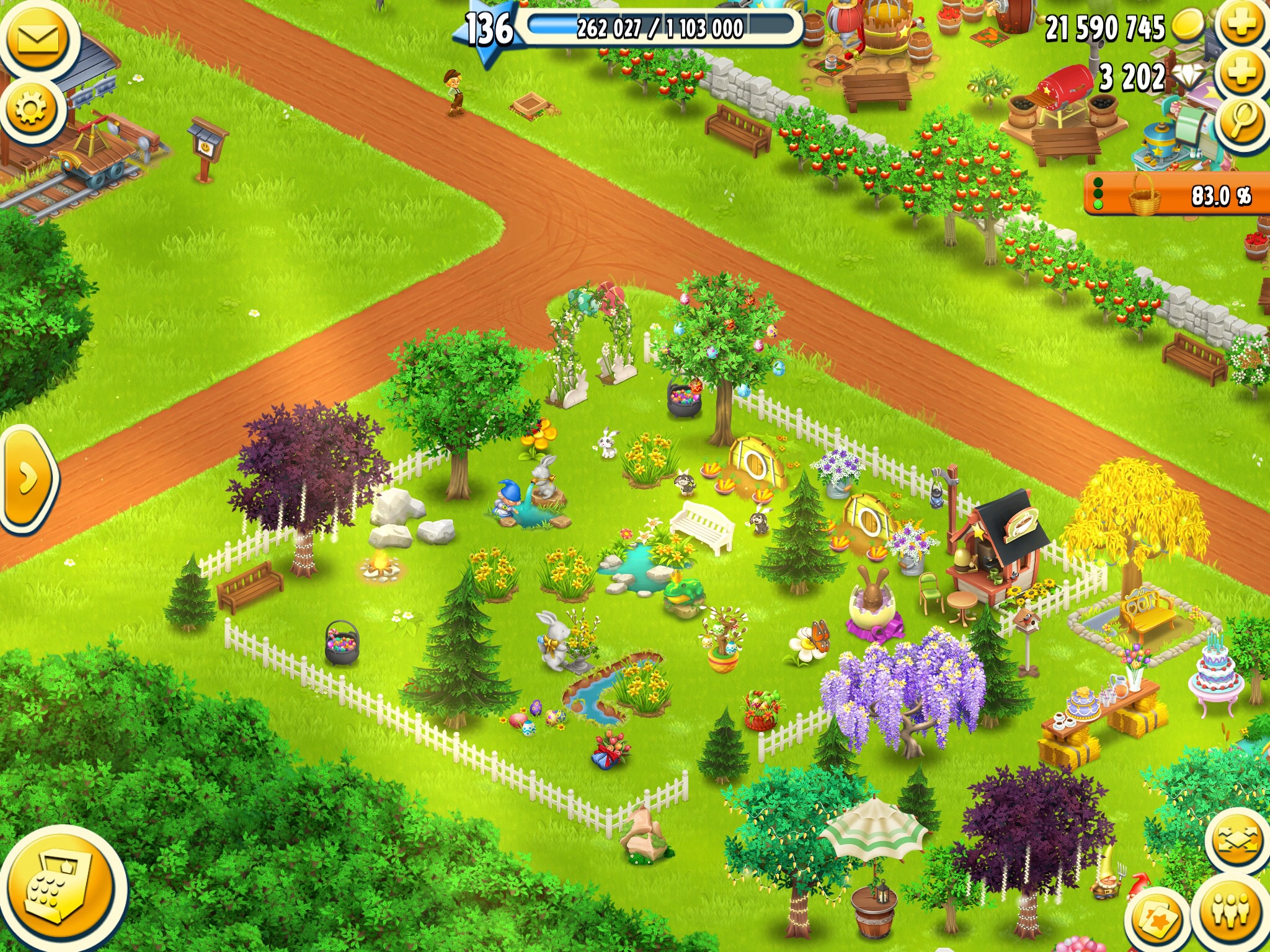Image resolution: width=1270 pixels, height=952 pixels.
Task: Add more diamonds with plus button
Action: [x=1240, y=73]
